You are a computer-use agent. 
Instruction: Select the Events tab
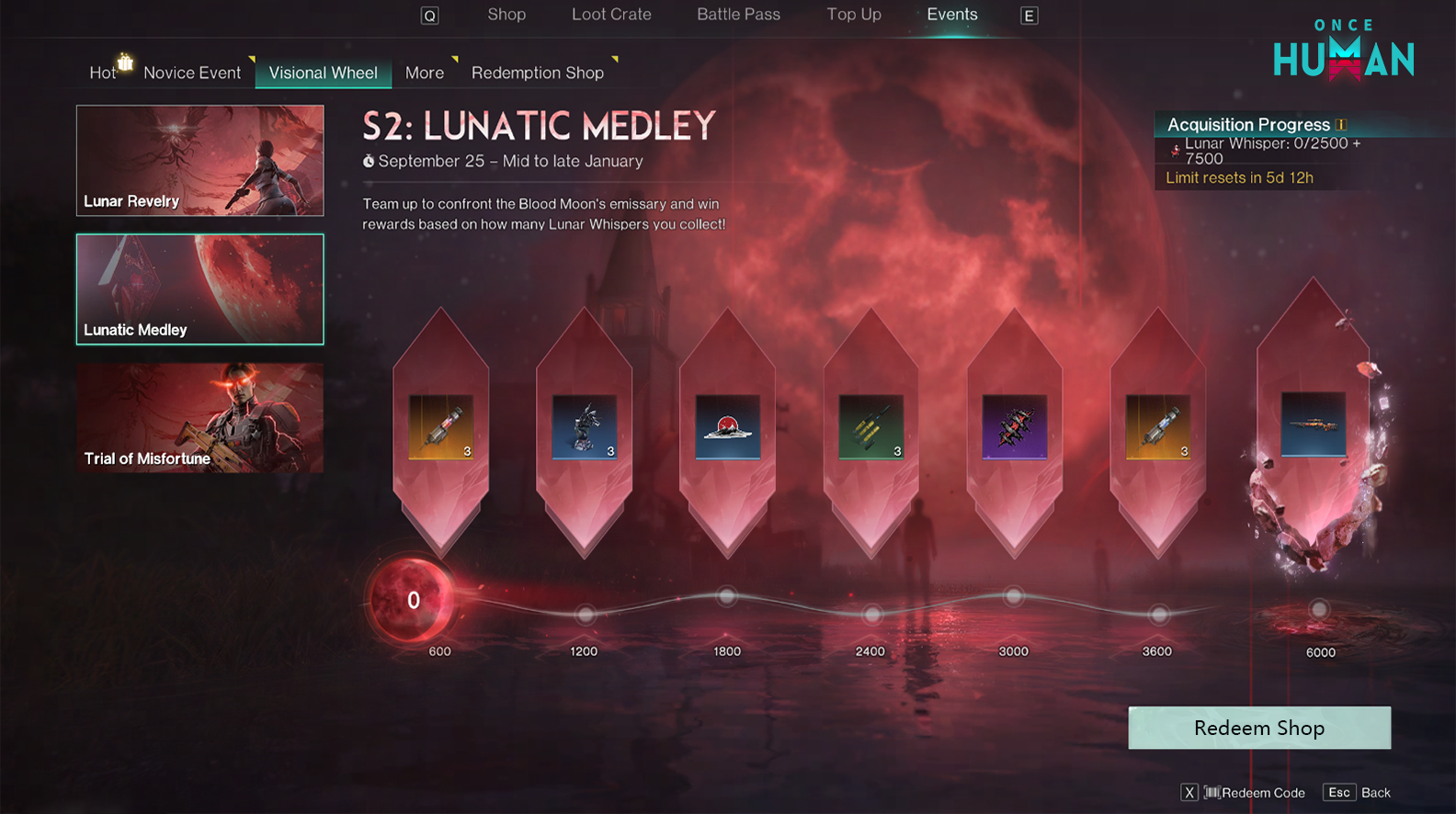[951, 15]
